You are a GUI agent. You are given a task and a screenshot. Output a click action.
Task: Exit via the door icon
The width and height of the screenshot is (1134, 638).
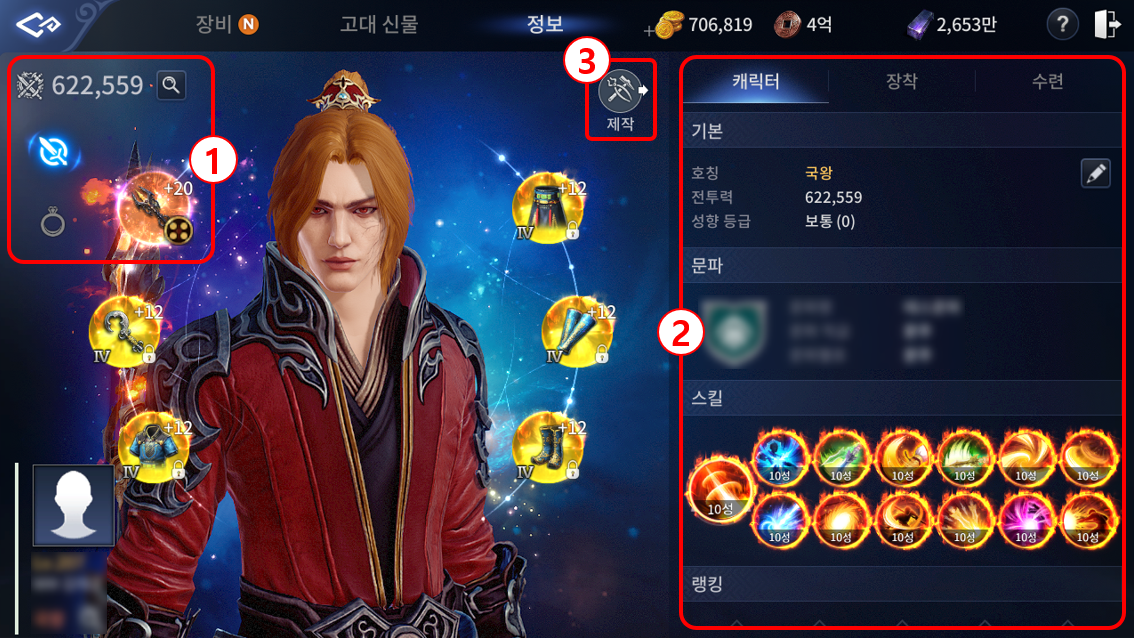[1107, 24]
